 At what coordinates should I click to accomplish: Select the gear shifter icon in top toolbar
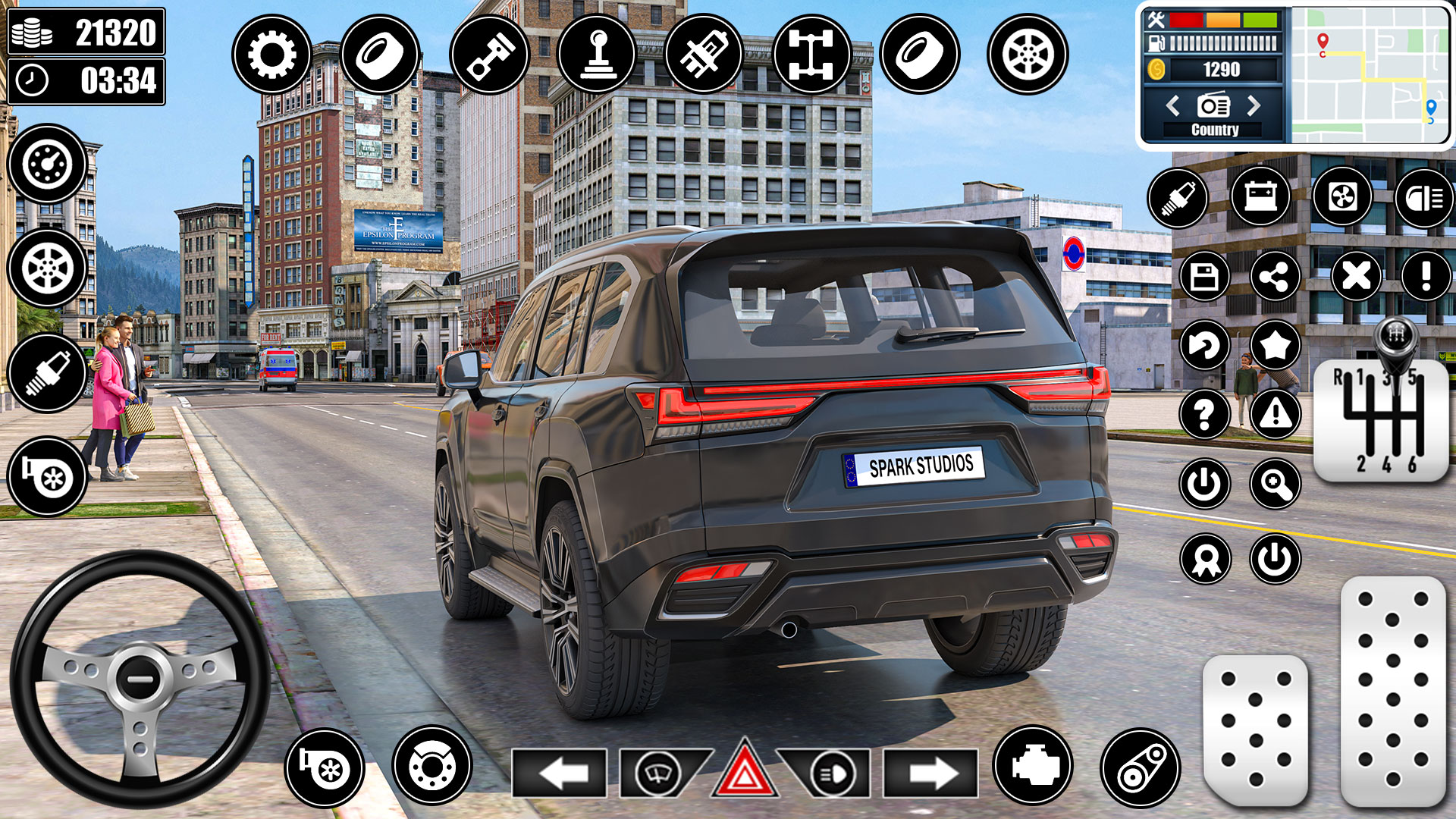(x=598, y=55)
